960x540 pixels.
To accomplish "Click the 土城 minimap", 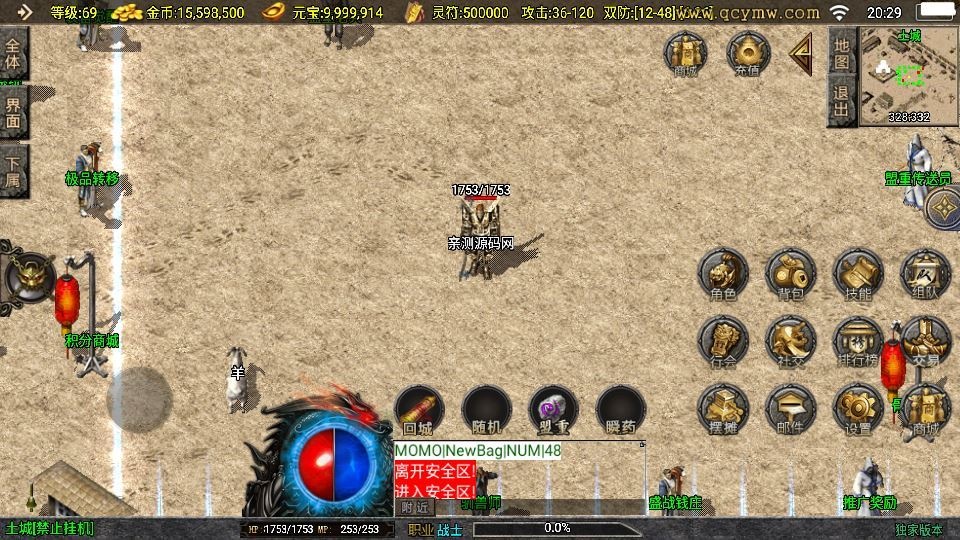I will (908, 78).
